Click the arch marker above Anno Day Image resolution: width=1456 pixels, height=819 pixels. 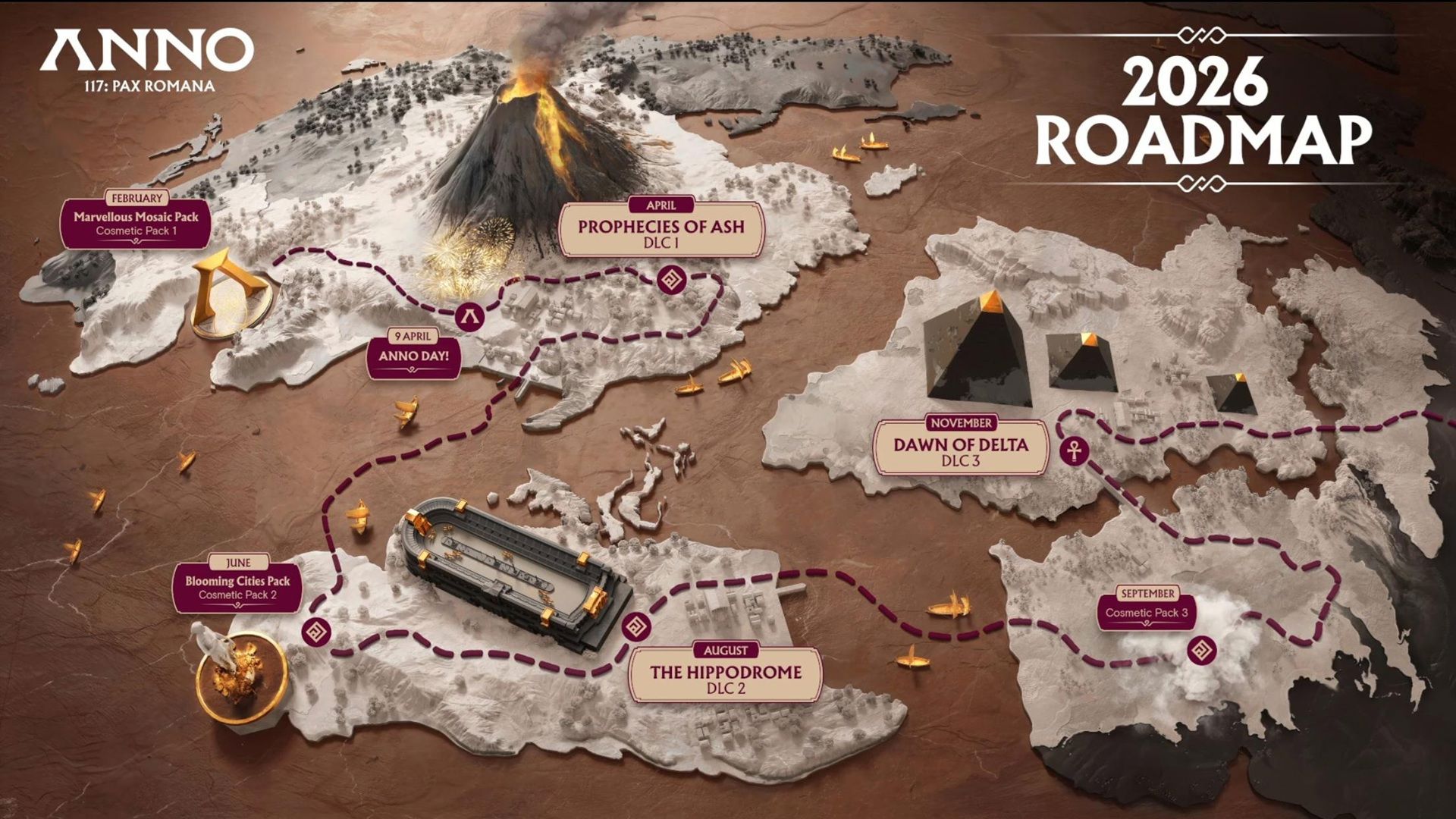pyautogui.click(x=470, y=315)
